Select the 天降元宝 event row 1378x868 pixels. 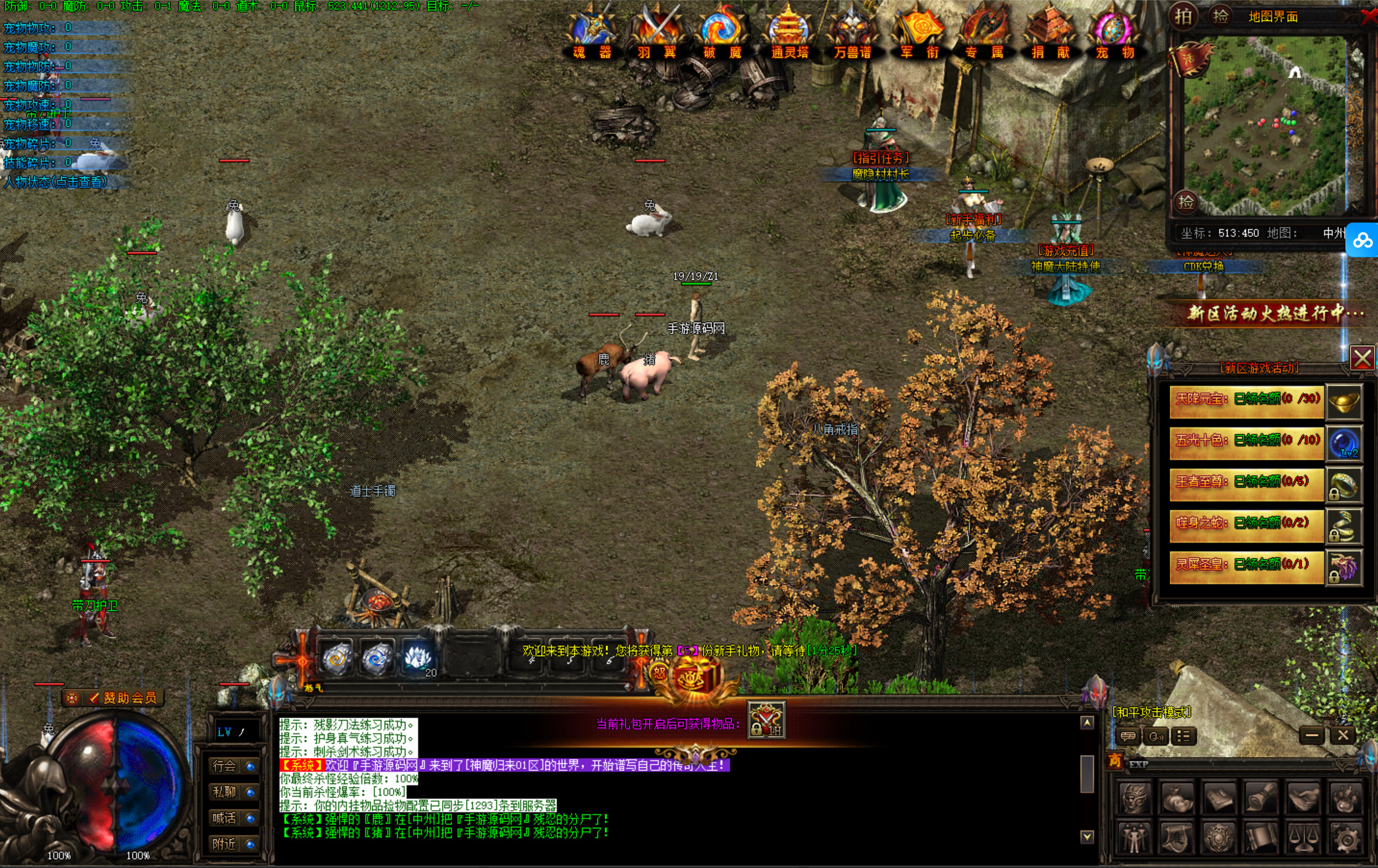point(1246,400)
